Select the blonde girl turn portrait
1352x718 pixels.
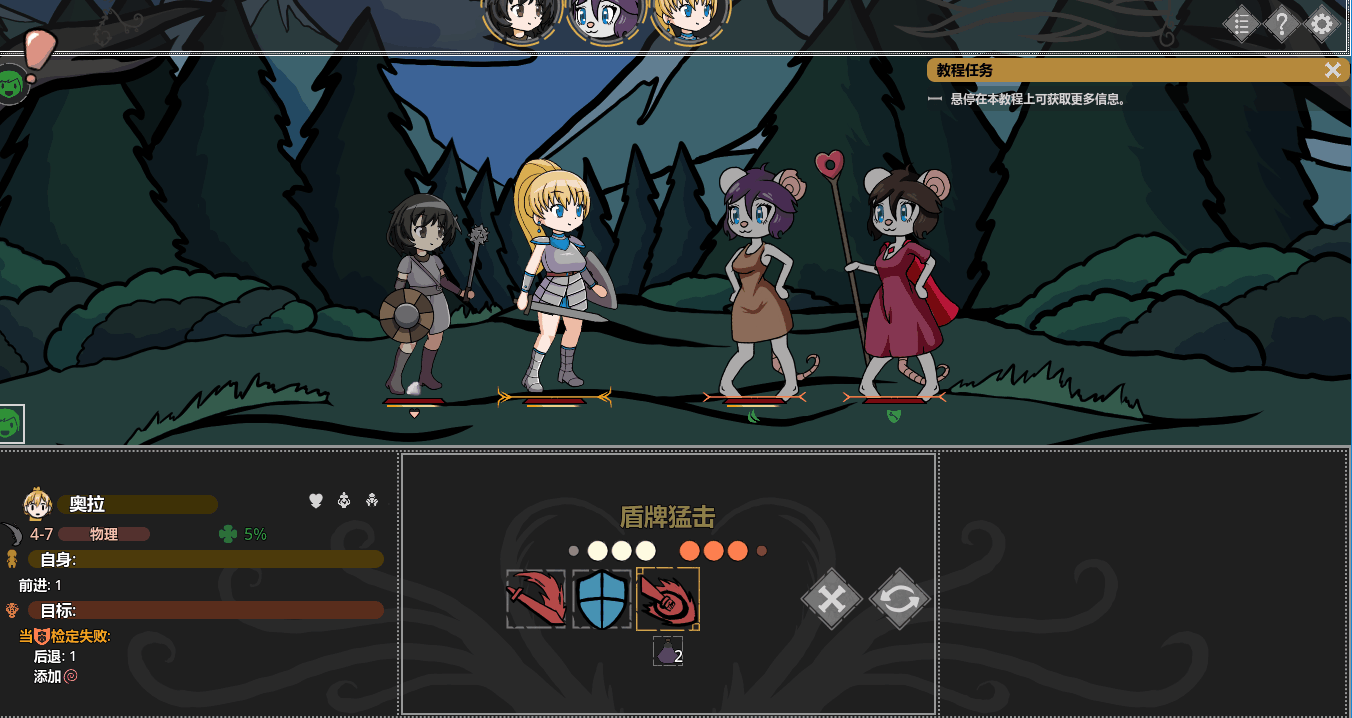click(x=689, y=18)
